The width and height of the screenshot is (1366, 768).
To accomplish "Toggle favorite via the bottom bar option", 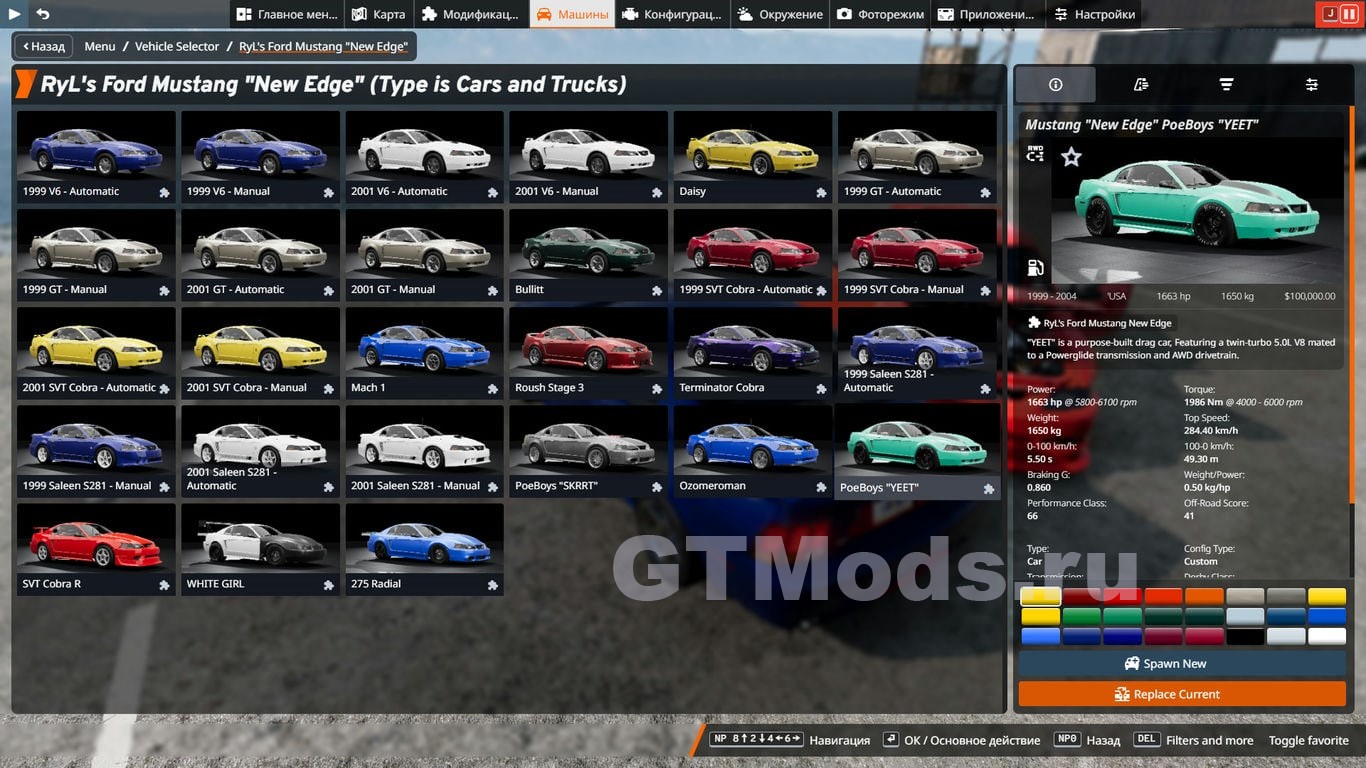I will [1308, 740].
